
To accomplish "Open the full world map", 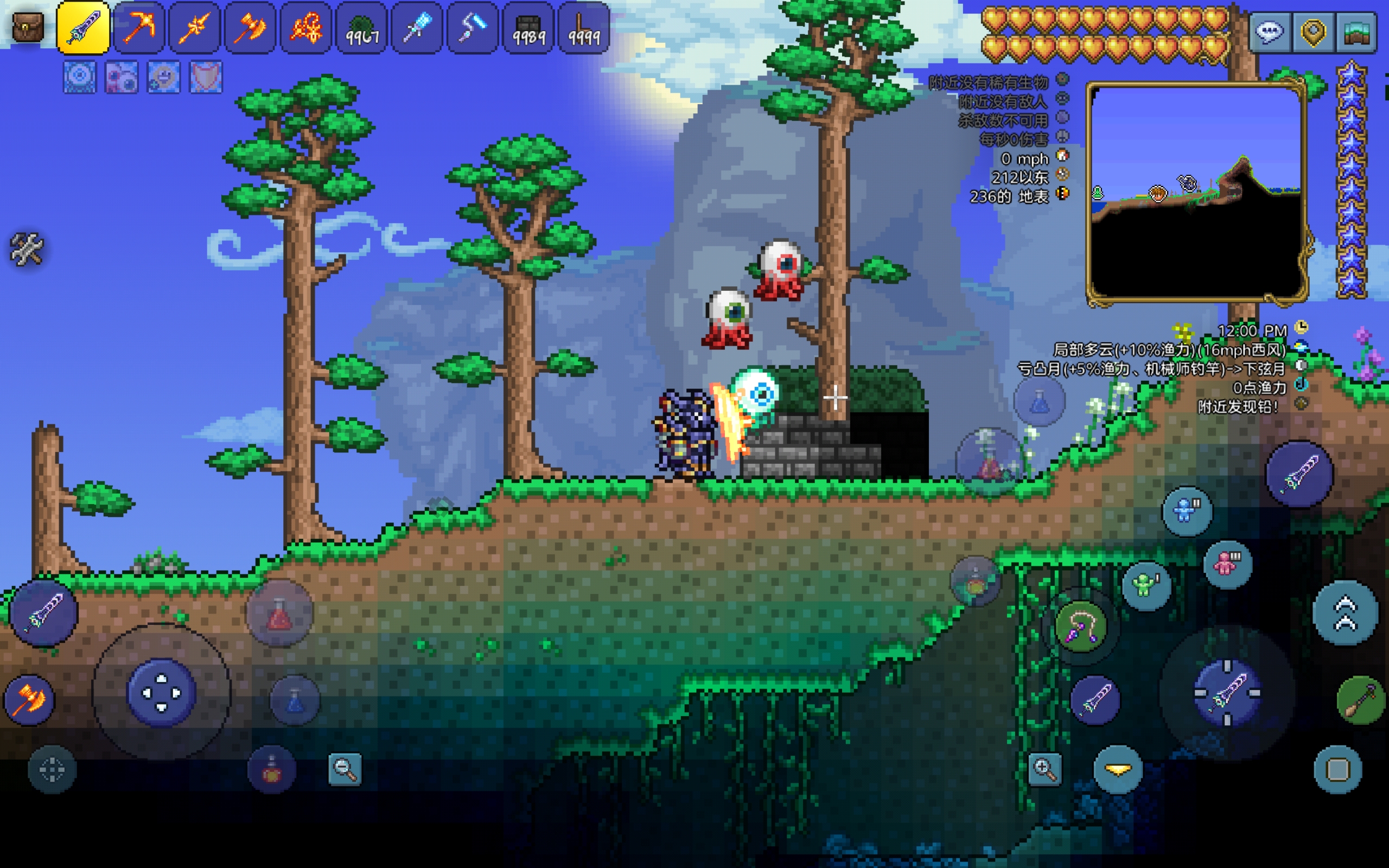I will (1356, 32).
